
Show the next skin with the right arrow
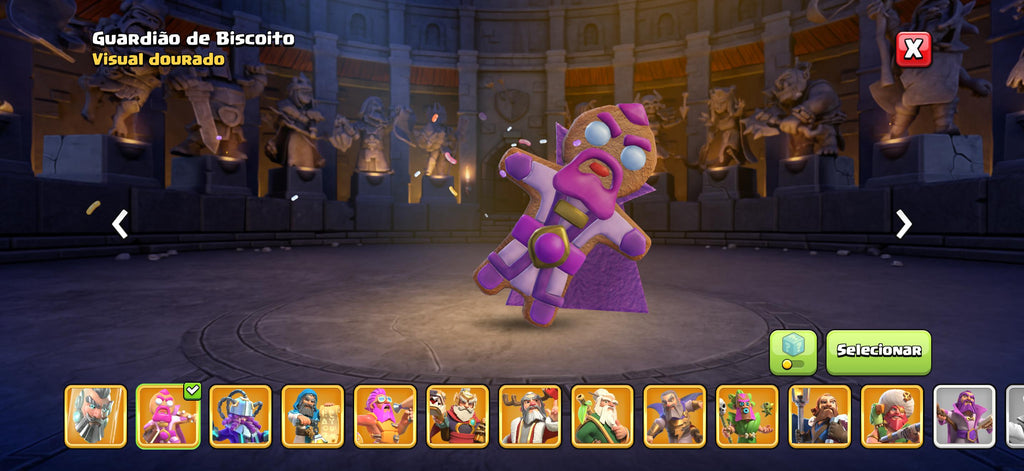pos(903,224)
